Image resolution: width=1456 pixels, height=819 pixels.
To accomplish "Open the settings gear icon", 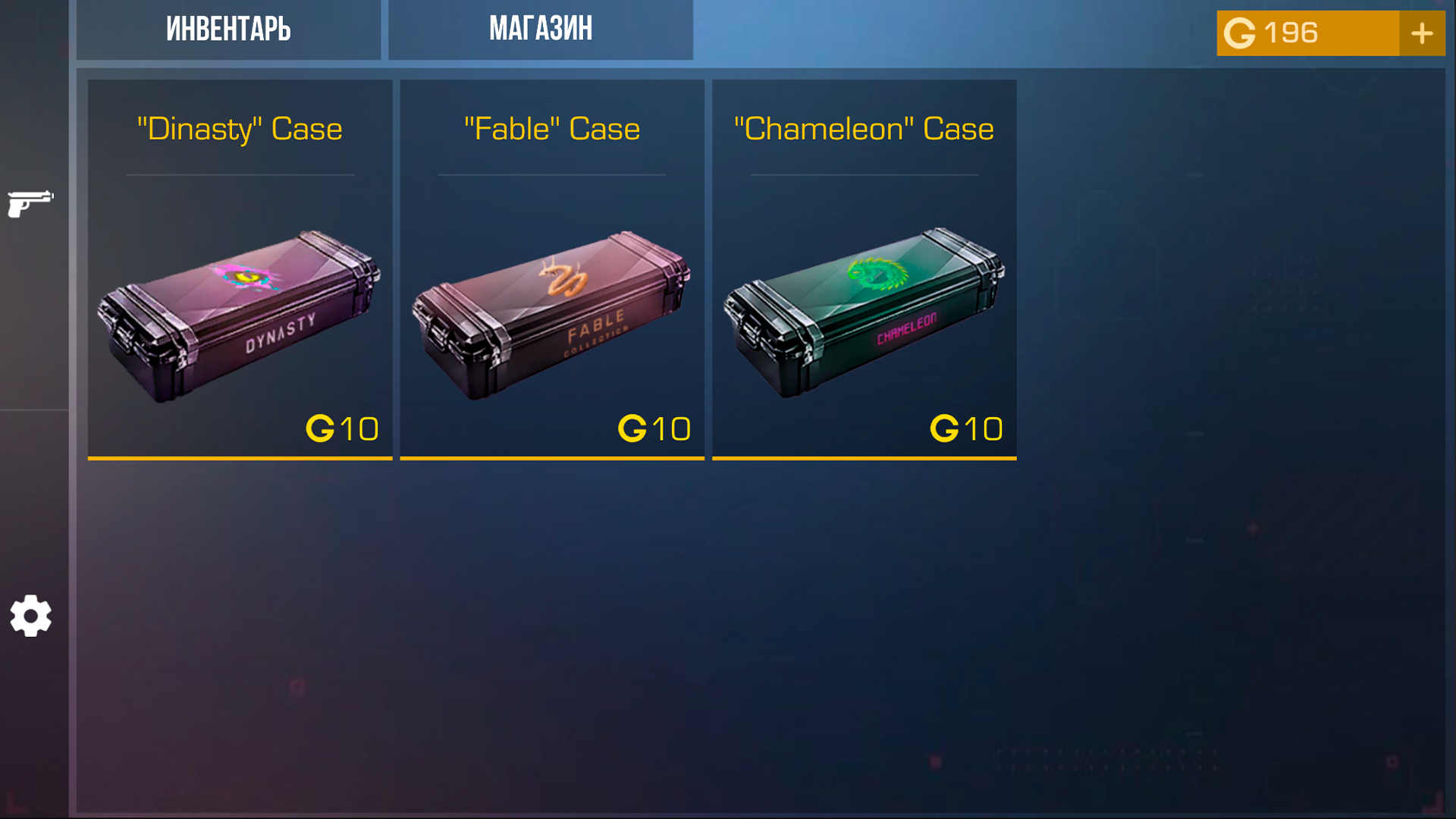I will [x=31, y=616].
